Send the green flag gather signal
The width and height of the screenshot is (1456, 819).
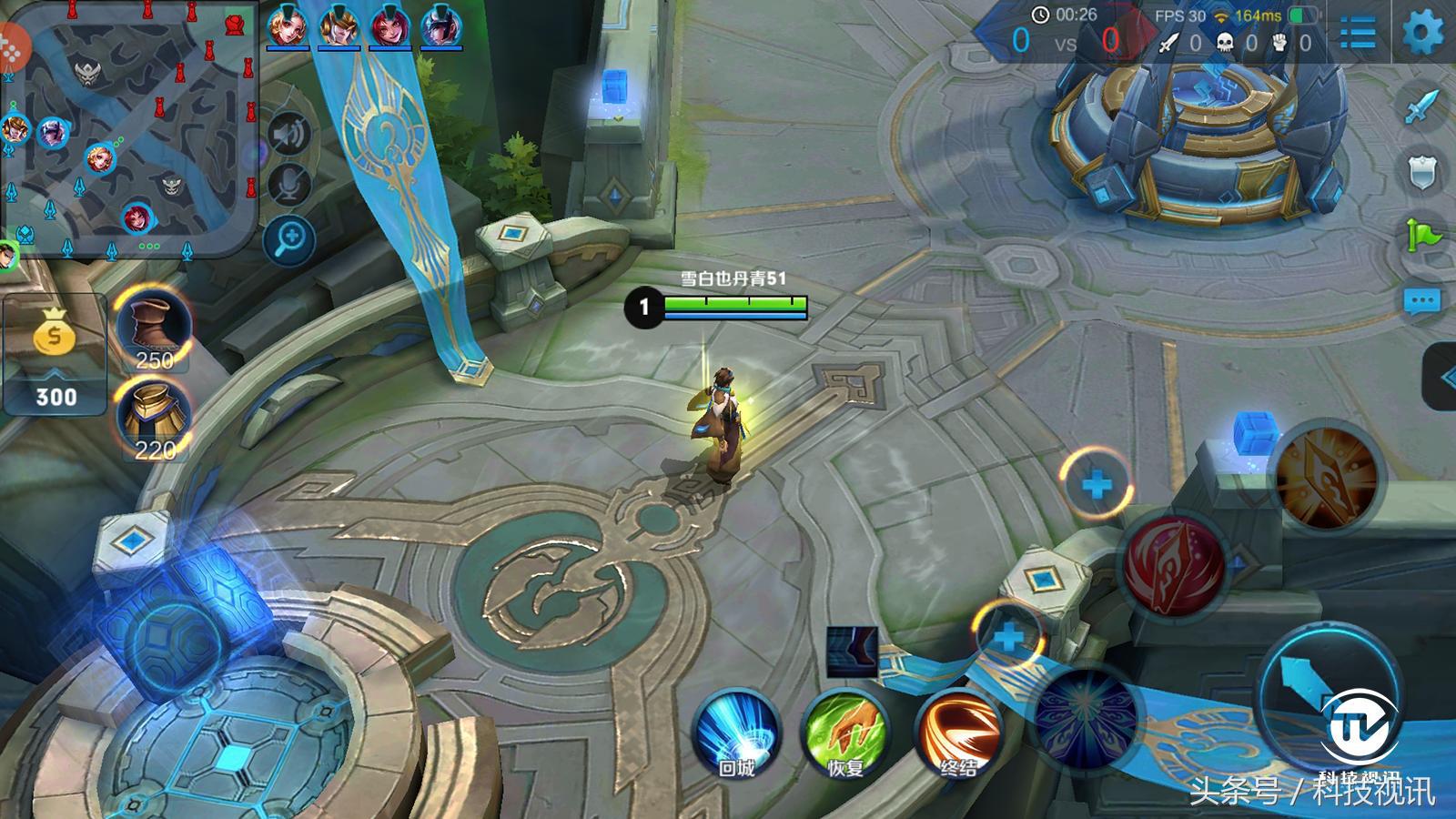tap(1422, 236)
